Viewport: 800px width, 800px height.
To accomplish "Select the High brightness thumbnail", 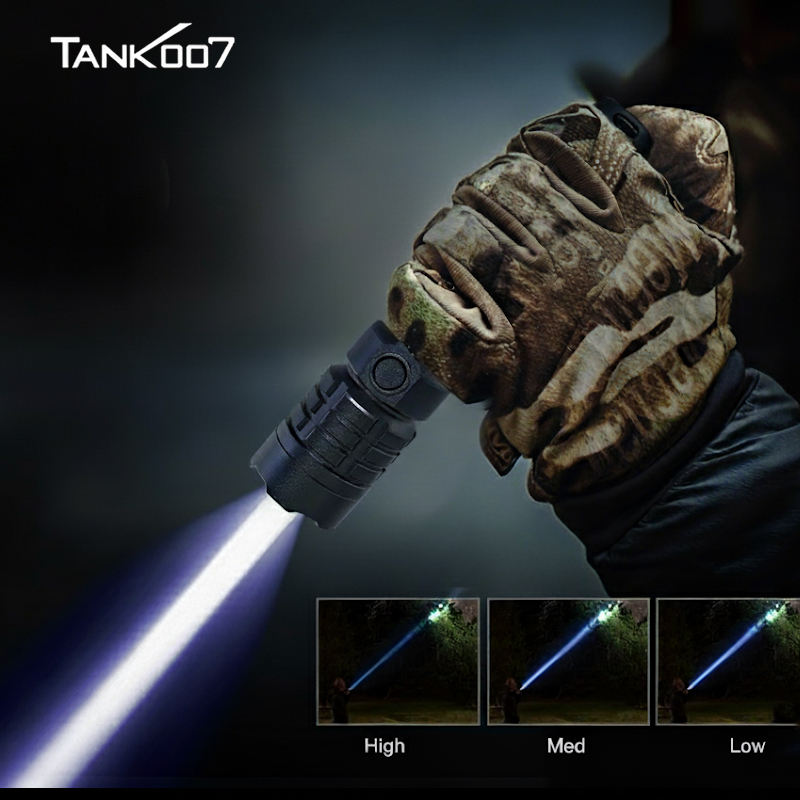I will (x=398, y=661).
